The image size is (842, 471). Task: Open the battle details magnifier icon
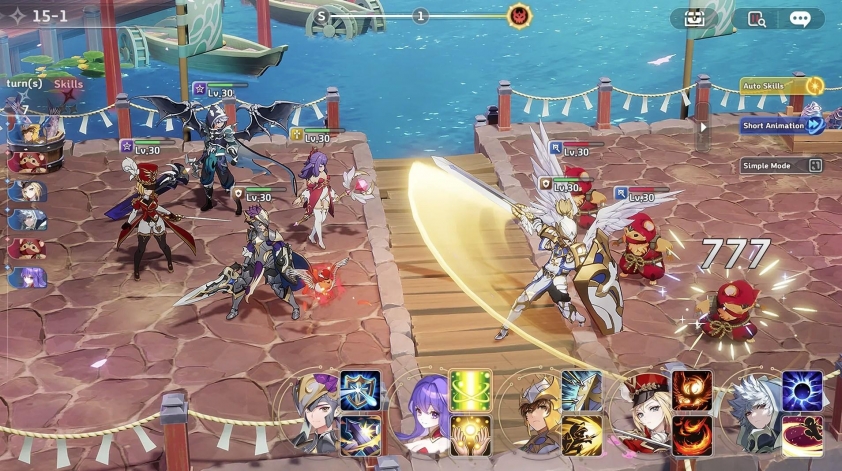click(756, 18)
